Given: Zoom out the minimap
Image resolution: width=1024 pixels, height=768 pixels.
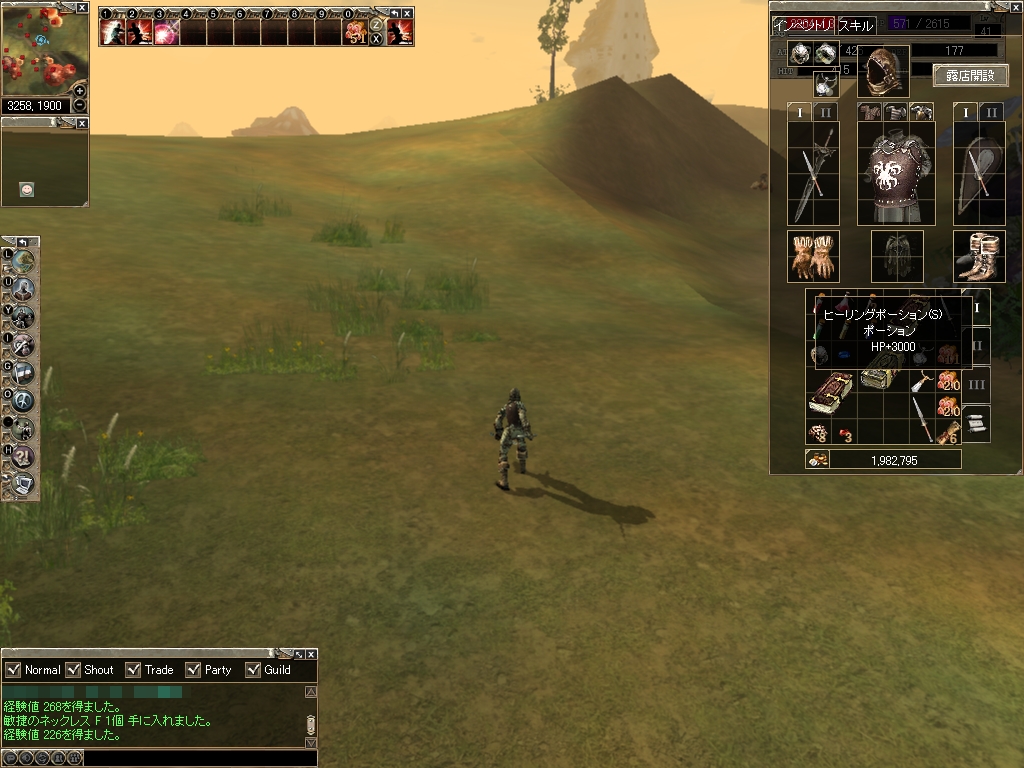Looking at the screenshot, I should [80, 106].
